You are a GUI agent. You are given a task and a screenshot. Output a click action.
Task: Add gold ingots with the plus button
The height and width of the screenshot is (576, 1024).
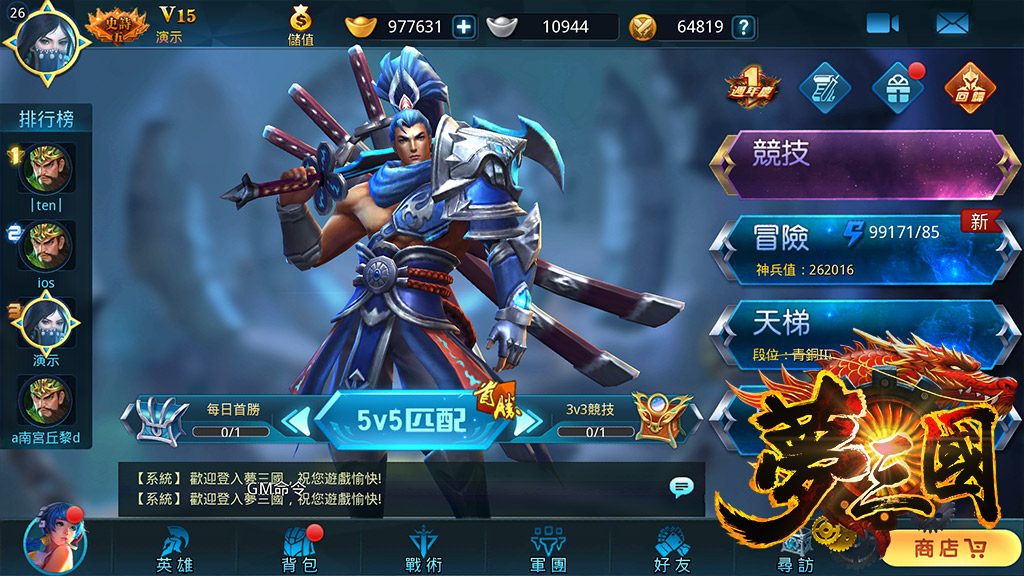tap(463, 27)
